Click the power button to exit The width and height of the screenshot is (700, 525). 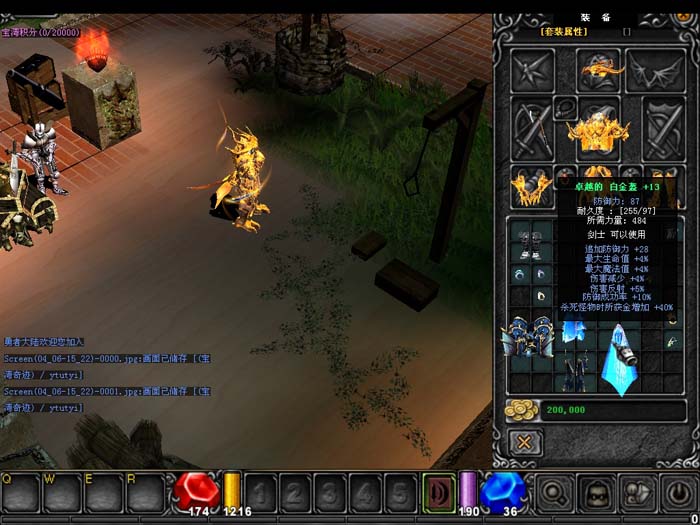pyautogui.click(x=678, y=492)
